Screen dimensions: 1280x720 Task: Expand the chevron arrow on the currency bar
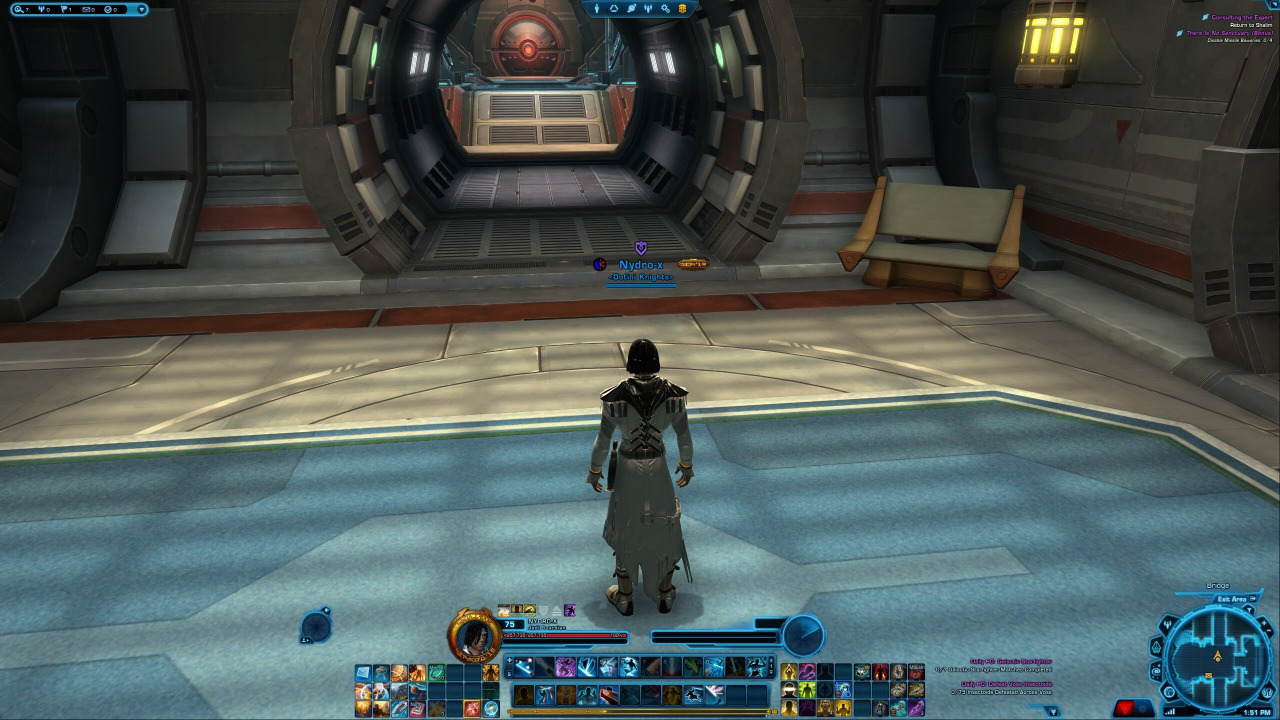(141, 9)
